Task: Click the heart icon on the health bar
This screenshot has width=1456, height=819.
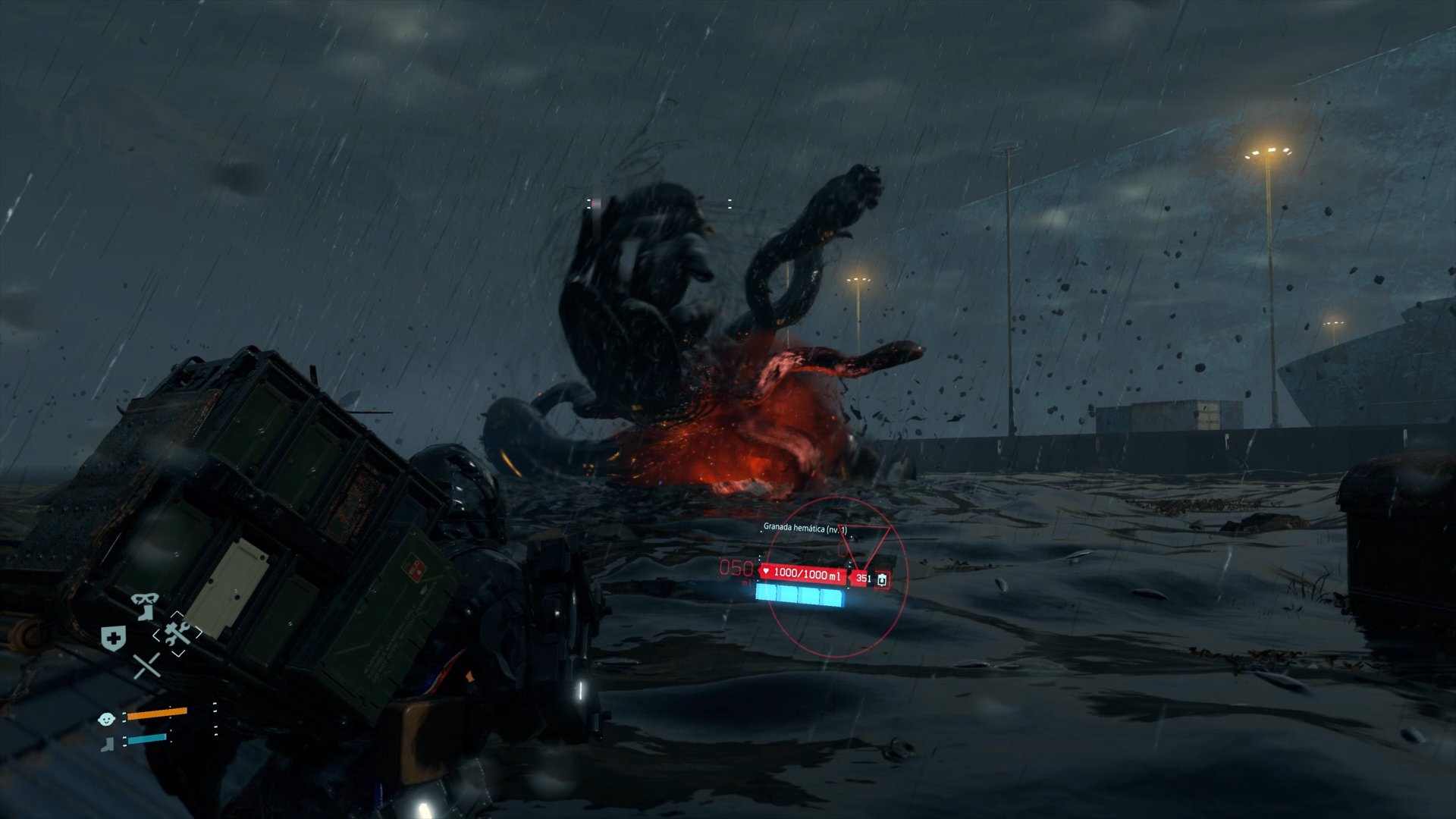Action: [x=766, y=572]
